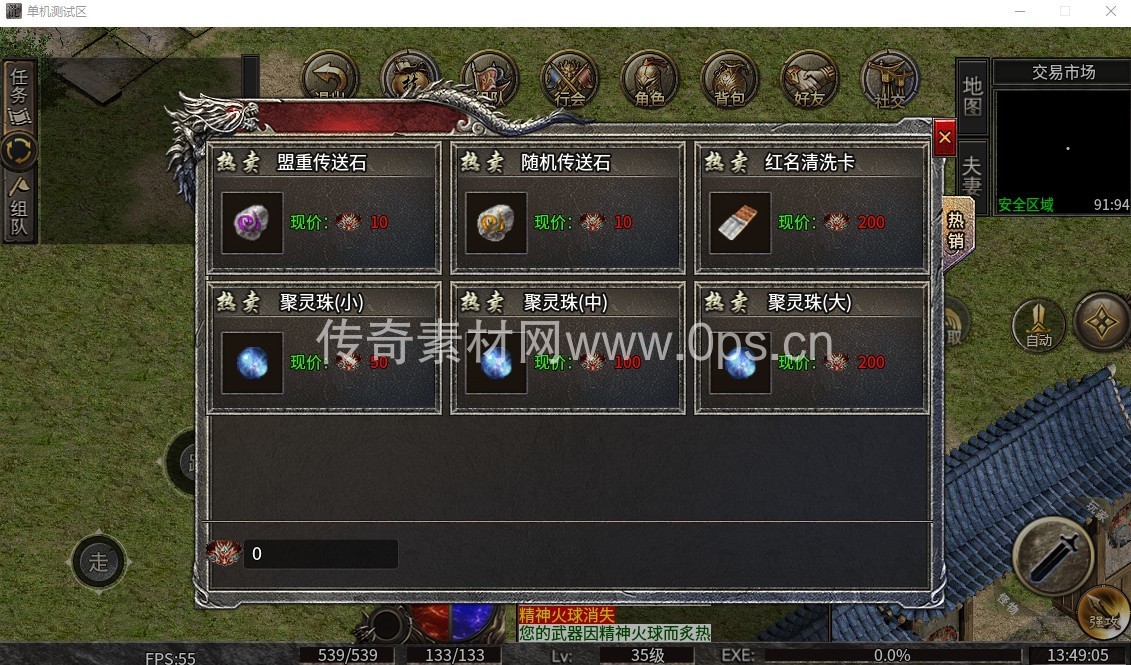1131x665 pixels.
Task: Toggle the 走 walk mode button
Action: [x=98, y=562]
